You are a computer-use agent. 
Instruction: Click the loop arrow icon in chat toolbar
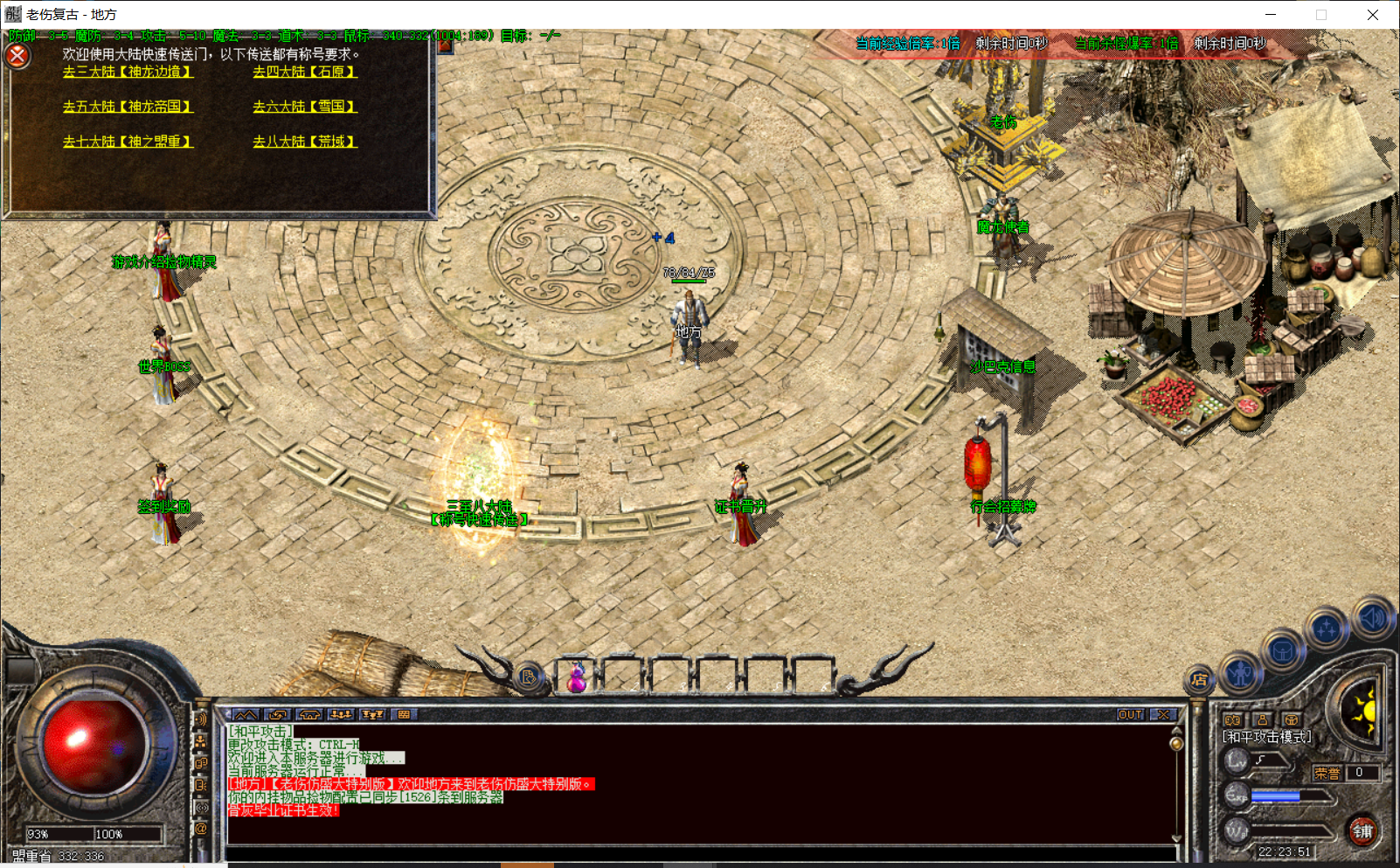pos(278,714)
